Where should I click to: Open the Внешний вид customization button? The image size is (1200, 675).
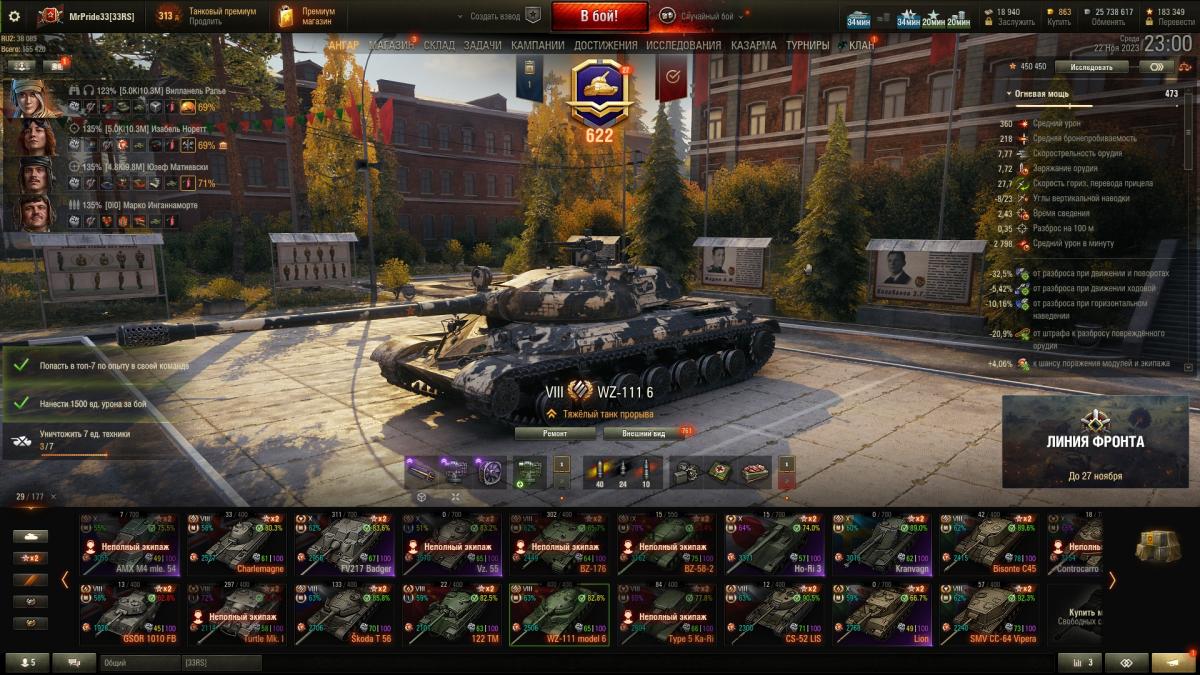645,433
